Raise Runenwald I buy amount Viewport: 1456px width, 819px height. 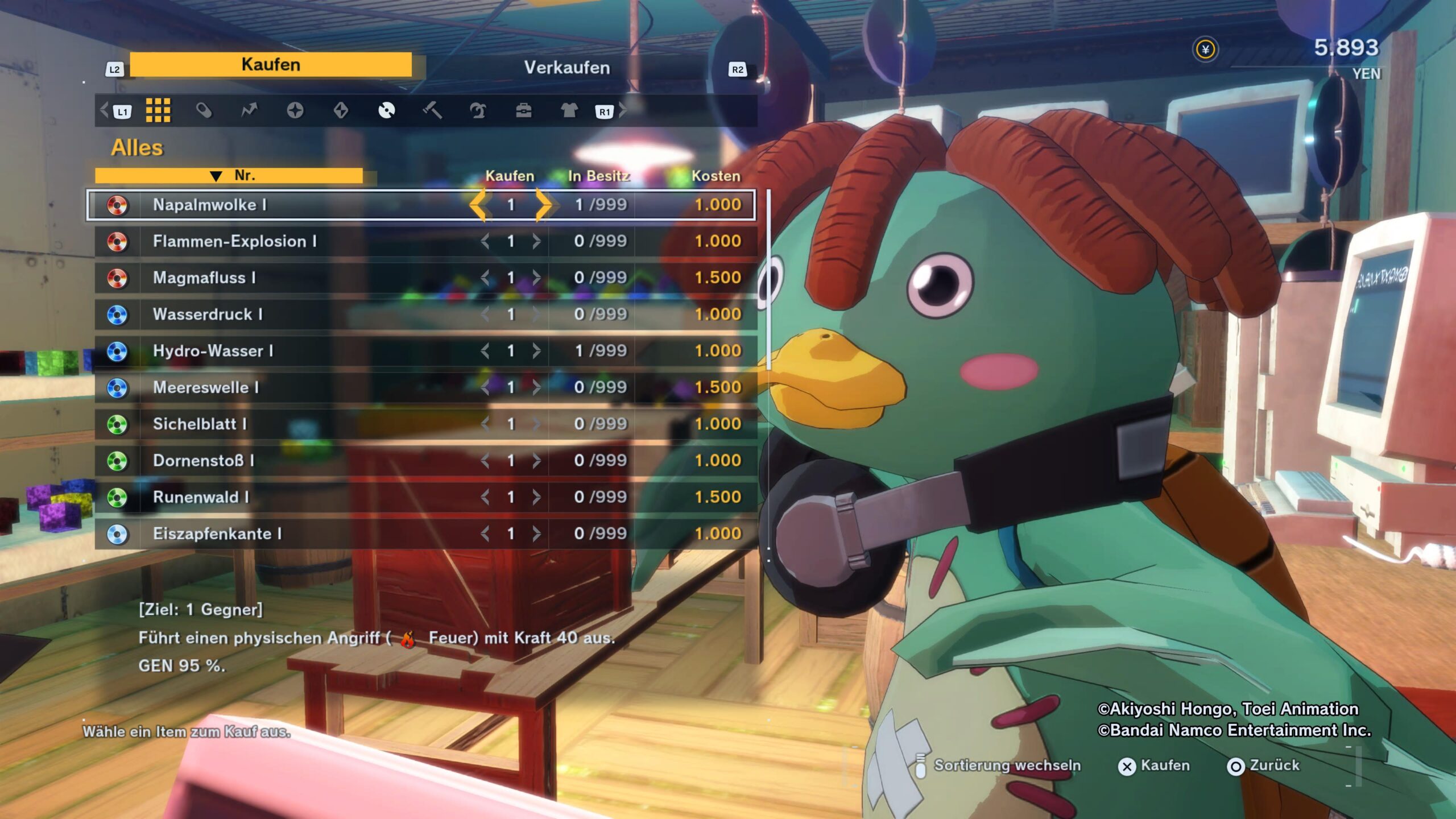536,497
